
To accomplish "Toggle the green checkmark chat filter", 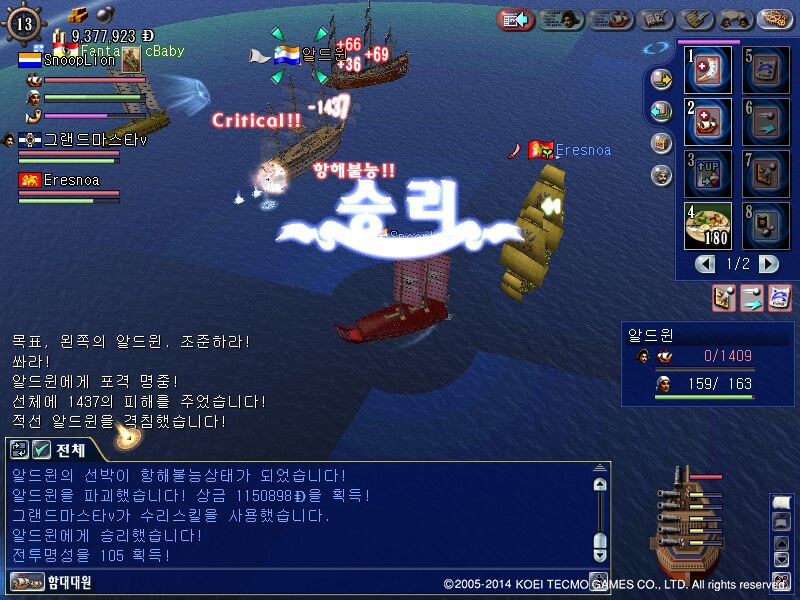I will (x=42, y=450).
